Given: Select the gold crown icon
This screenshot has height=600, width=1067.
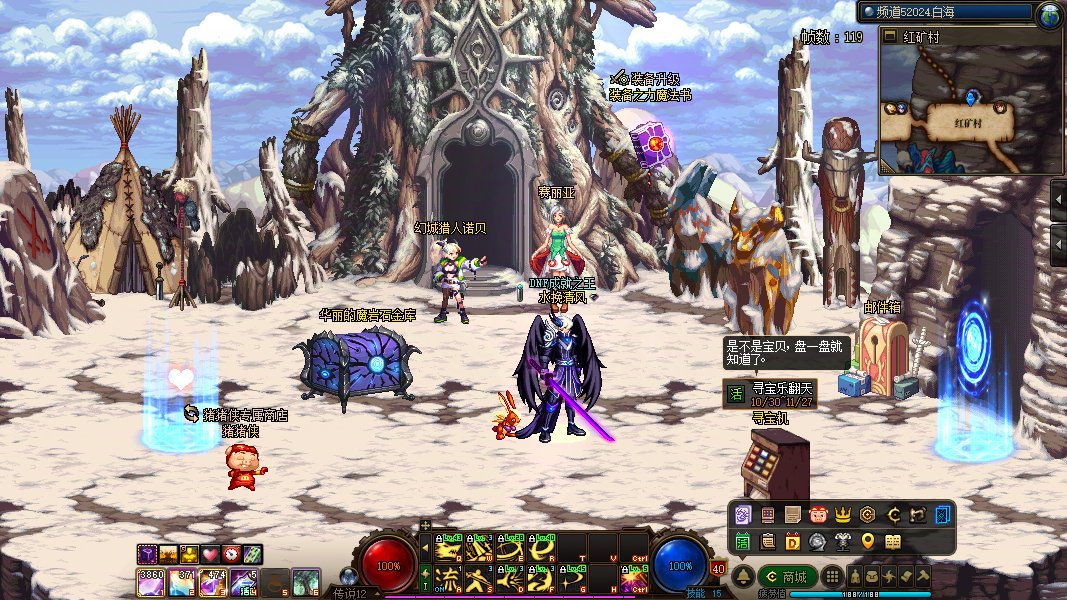Looking at the screenshot, I should (x=842, y=515).
